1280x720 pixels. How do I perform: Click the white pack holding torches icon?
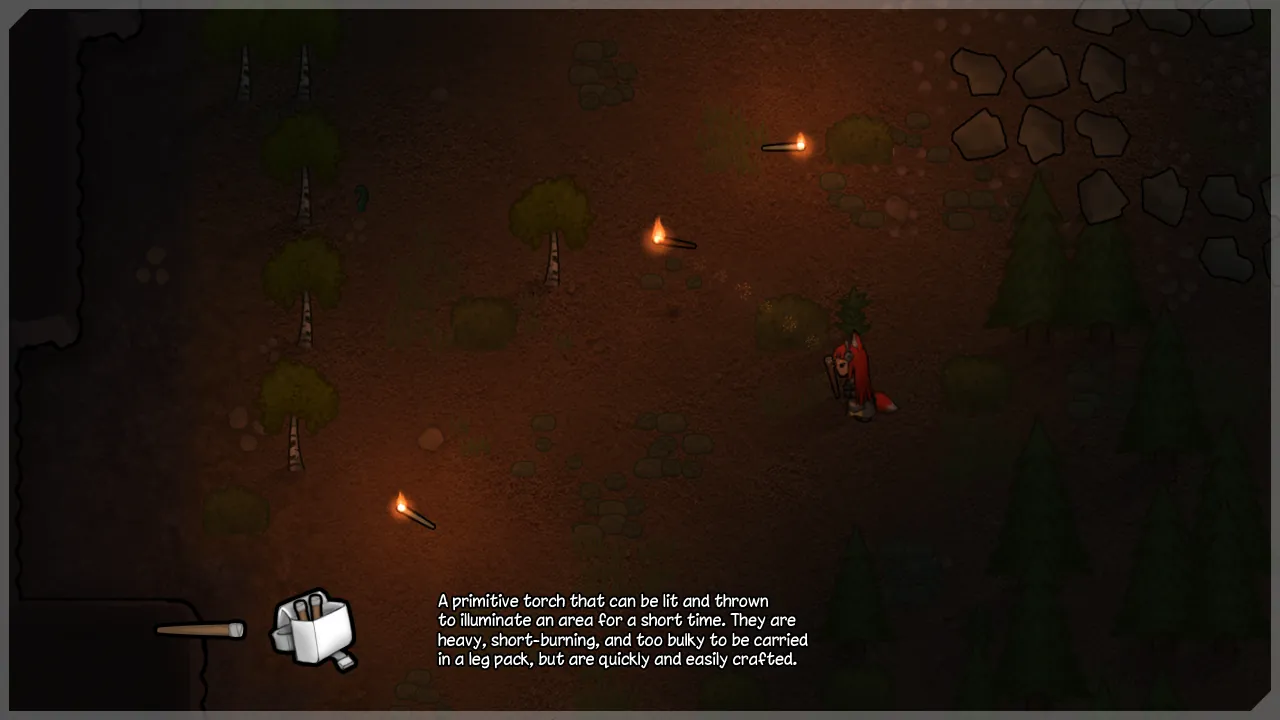pos(314,629)
